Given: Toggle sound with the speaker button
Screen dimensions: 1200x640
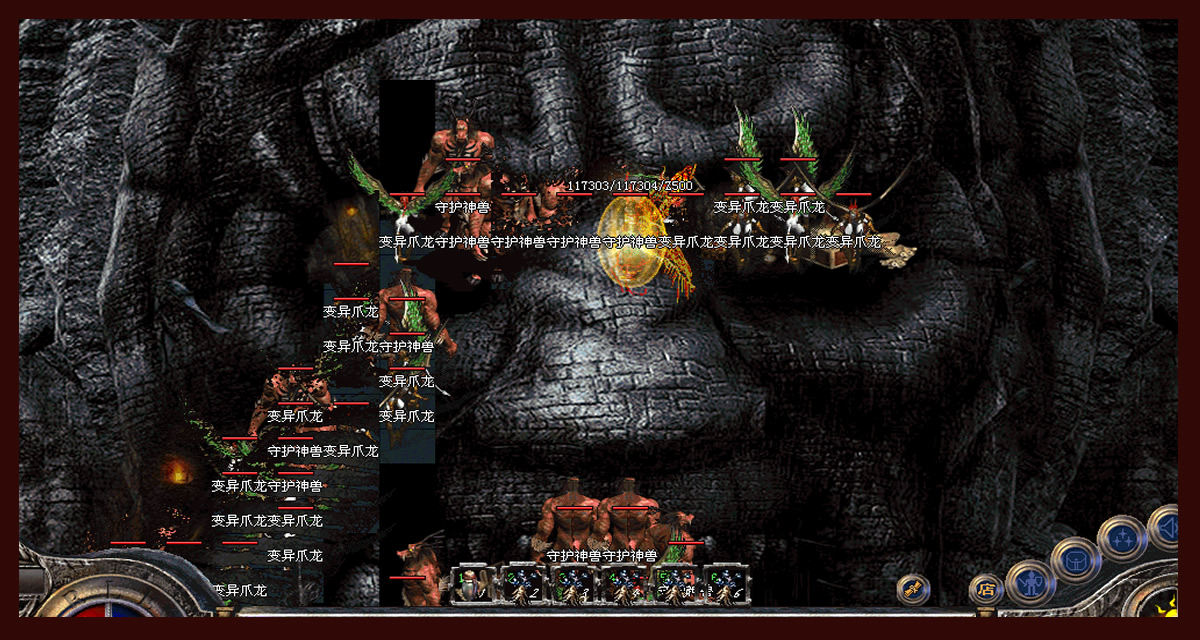Looking at the screenshot, I should (x=1165, y=527).
